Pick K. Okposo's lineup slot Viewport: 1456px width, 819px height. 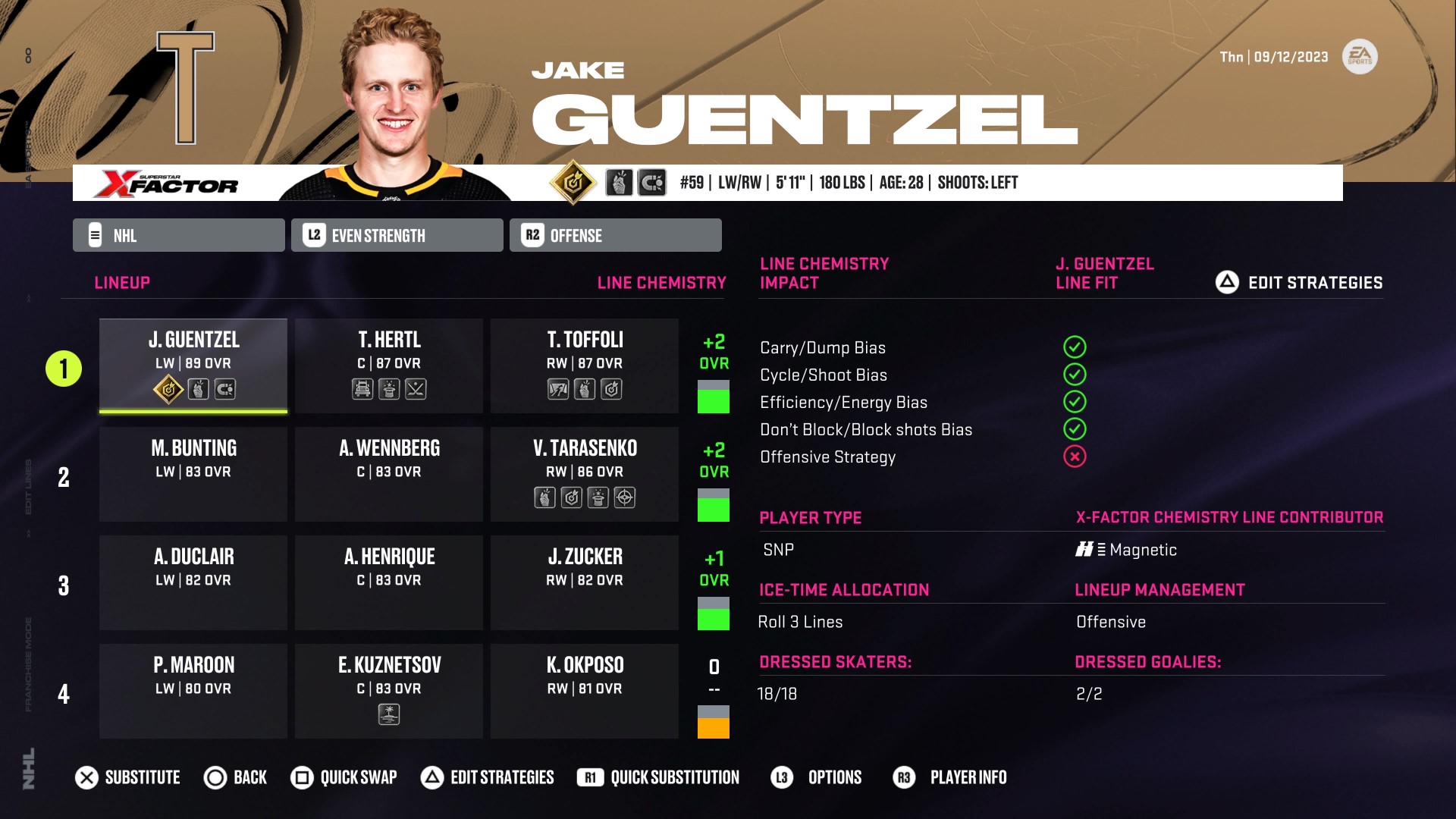point(585,690)
